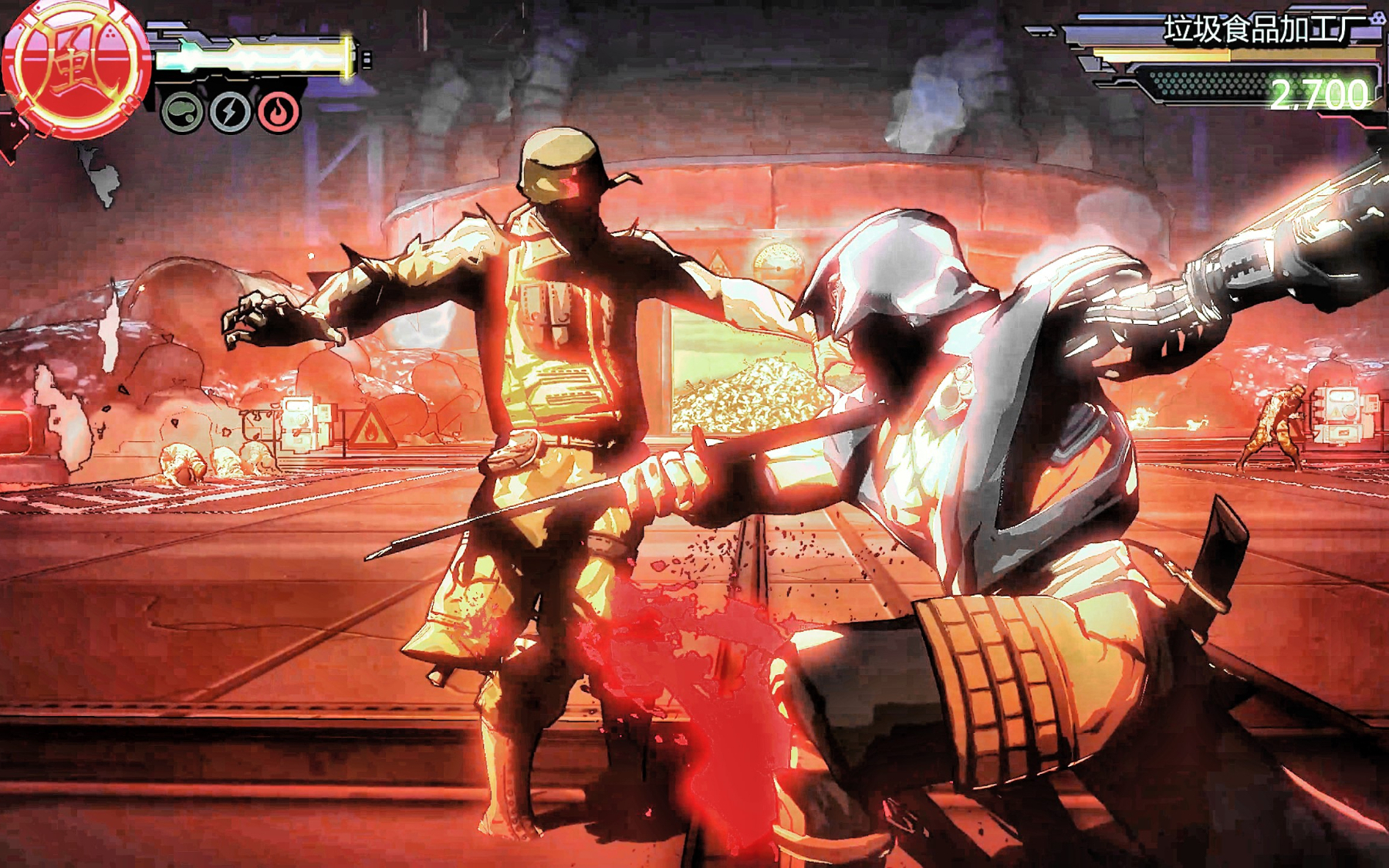The width and height of the screenshot is (1389, 868).
Task: Select the green bile element icon
Action: pyautogui.click(x=182, y=113)
